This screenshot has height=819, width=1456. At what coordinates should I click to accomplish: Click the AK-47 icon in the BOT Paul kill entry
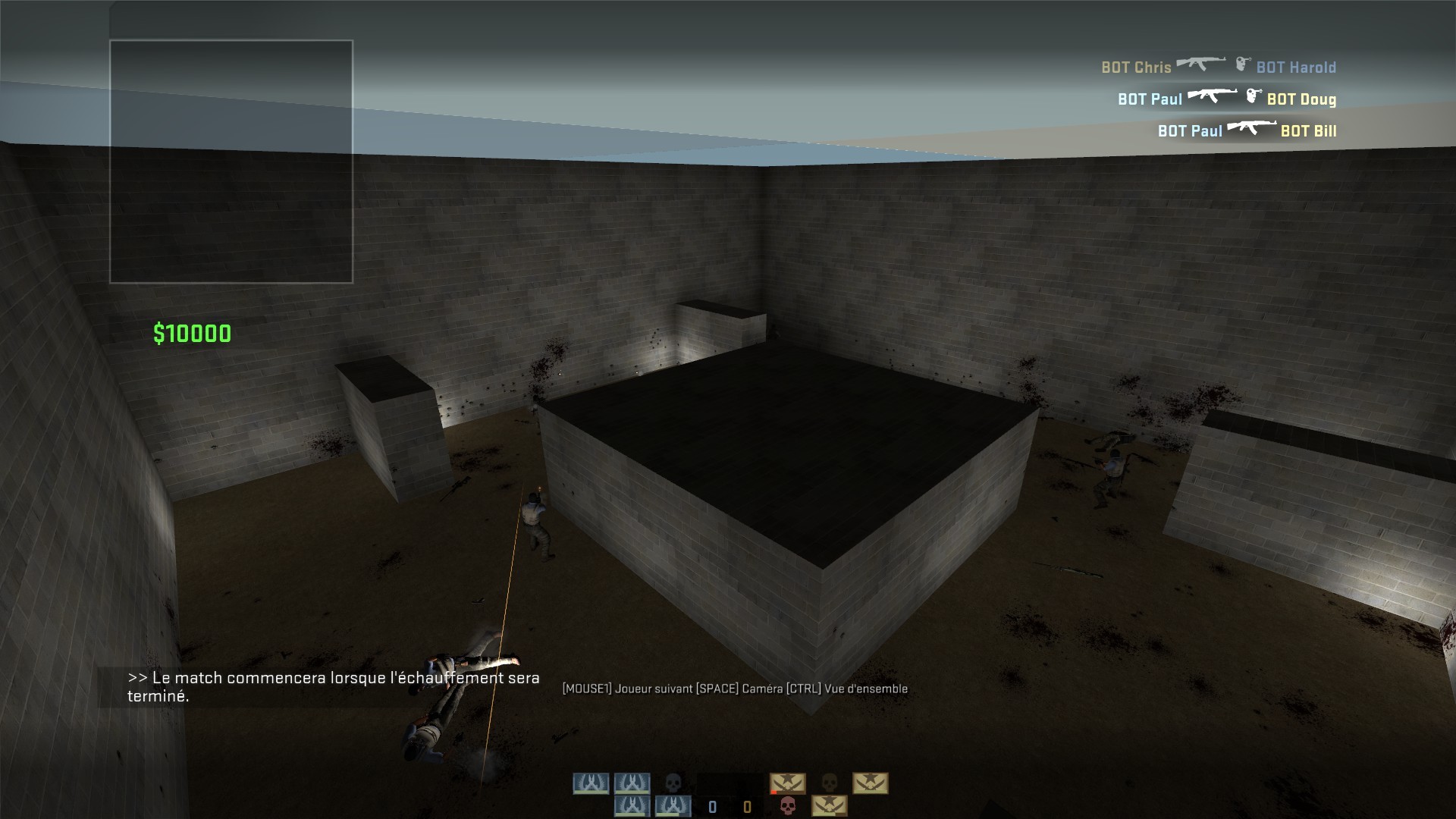(1213, 96)
